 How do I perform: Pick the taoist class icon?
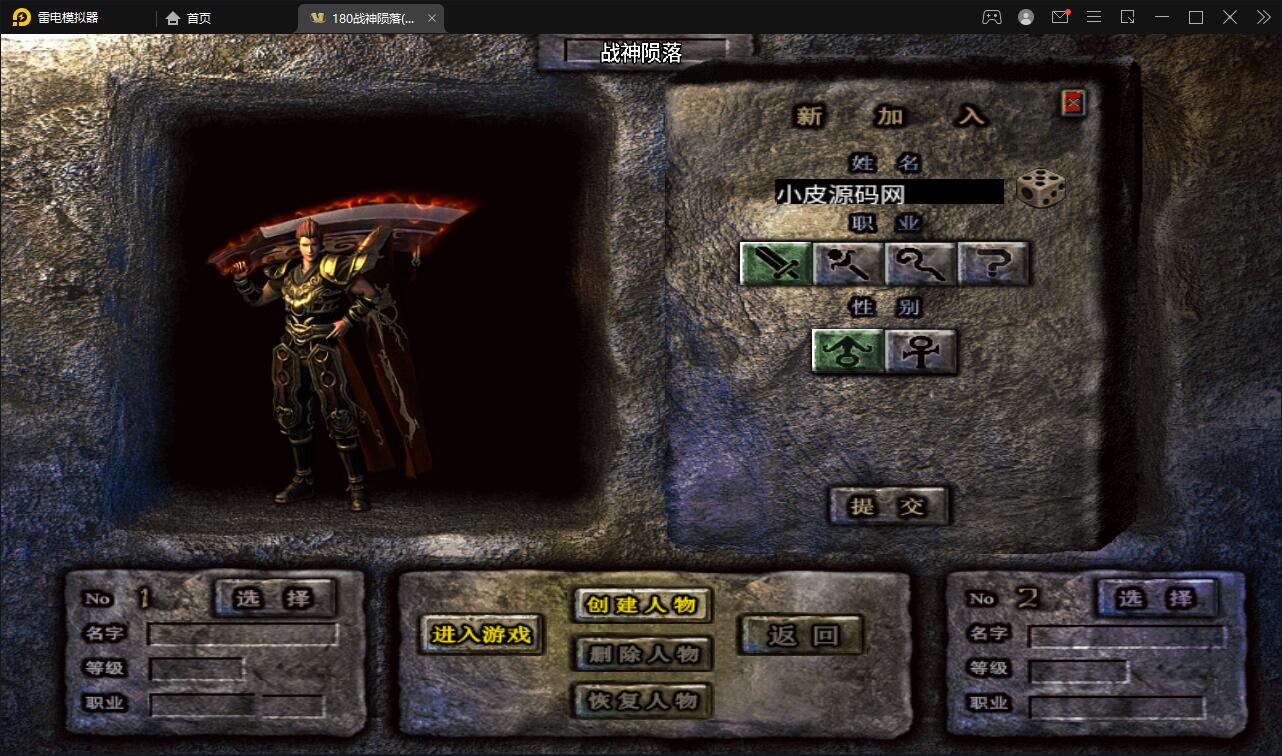921,264
